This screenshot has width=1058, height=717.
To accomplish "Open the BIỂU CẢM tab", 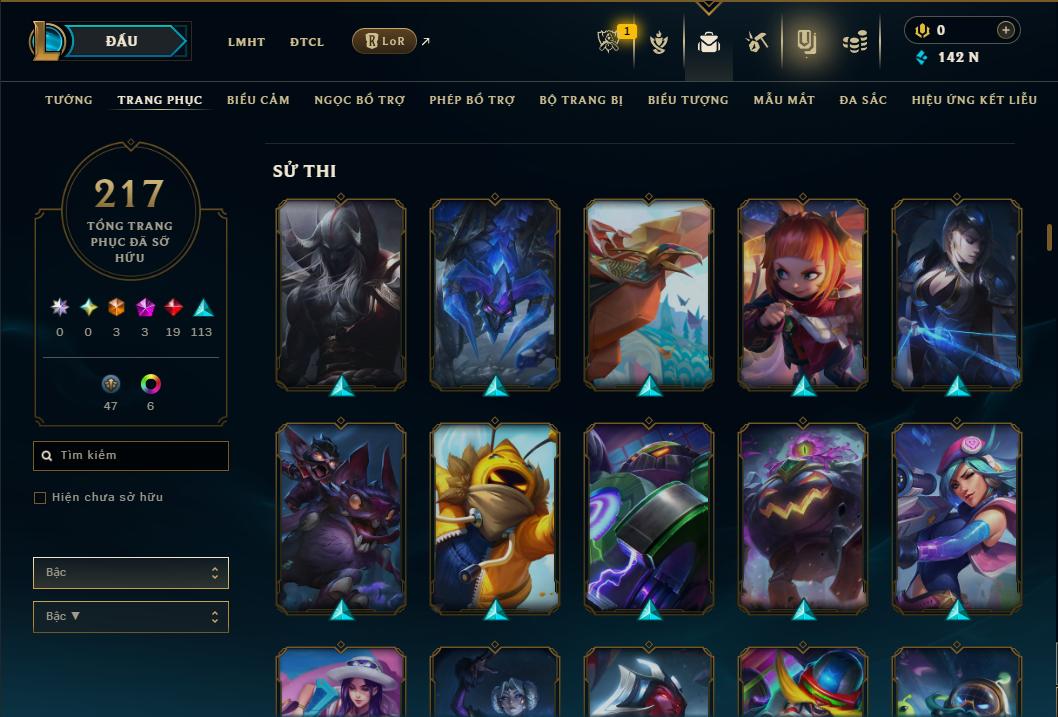I will pos(258,100).
